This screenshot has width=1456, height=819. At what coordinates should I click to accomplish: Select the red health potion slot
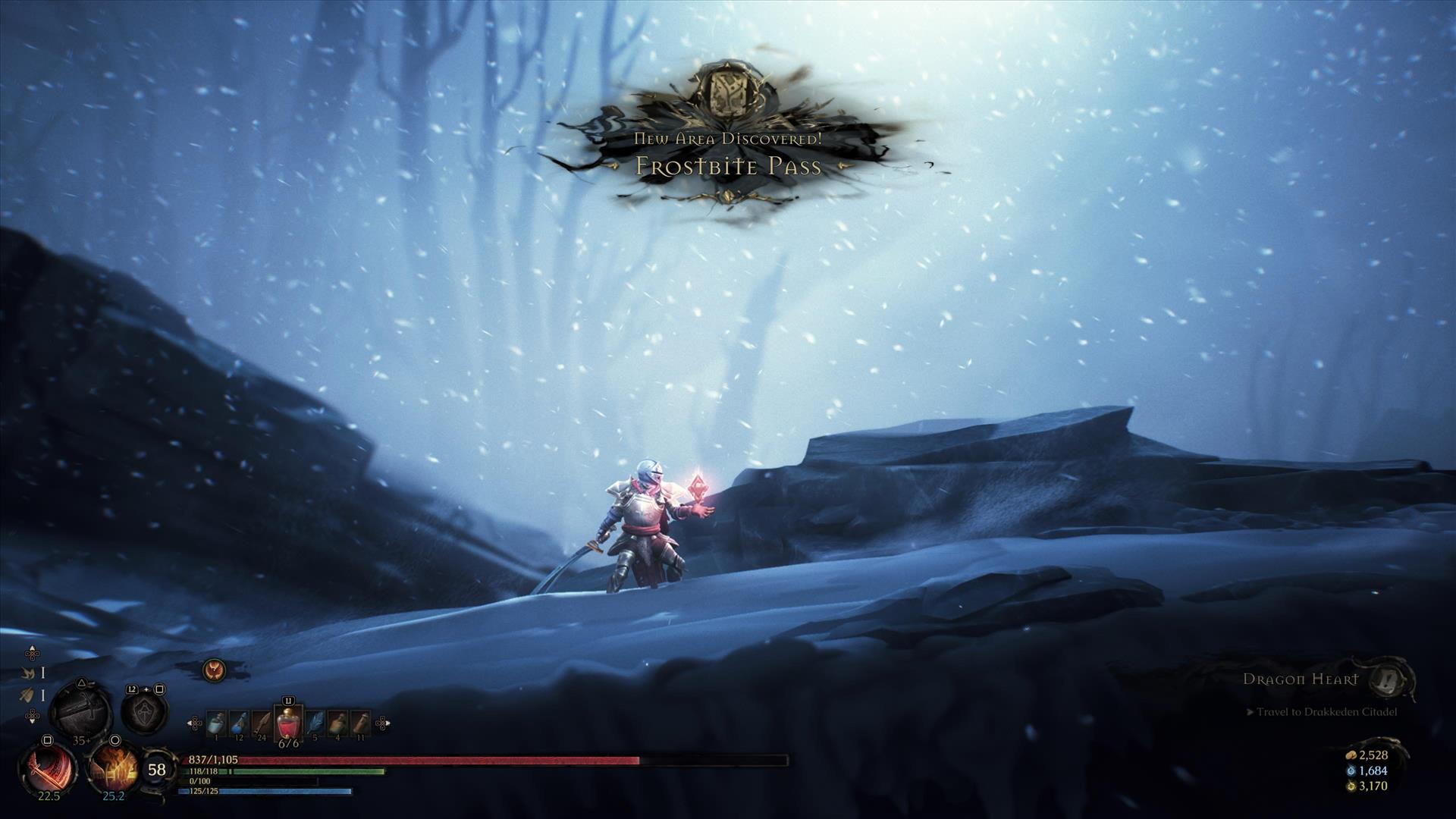tap(288, 723)
